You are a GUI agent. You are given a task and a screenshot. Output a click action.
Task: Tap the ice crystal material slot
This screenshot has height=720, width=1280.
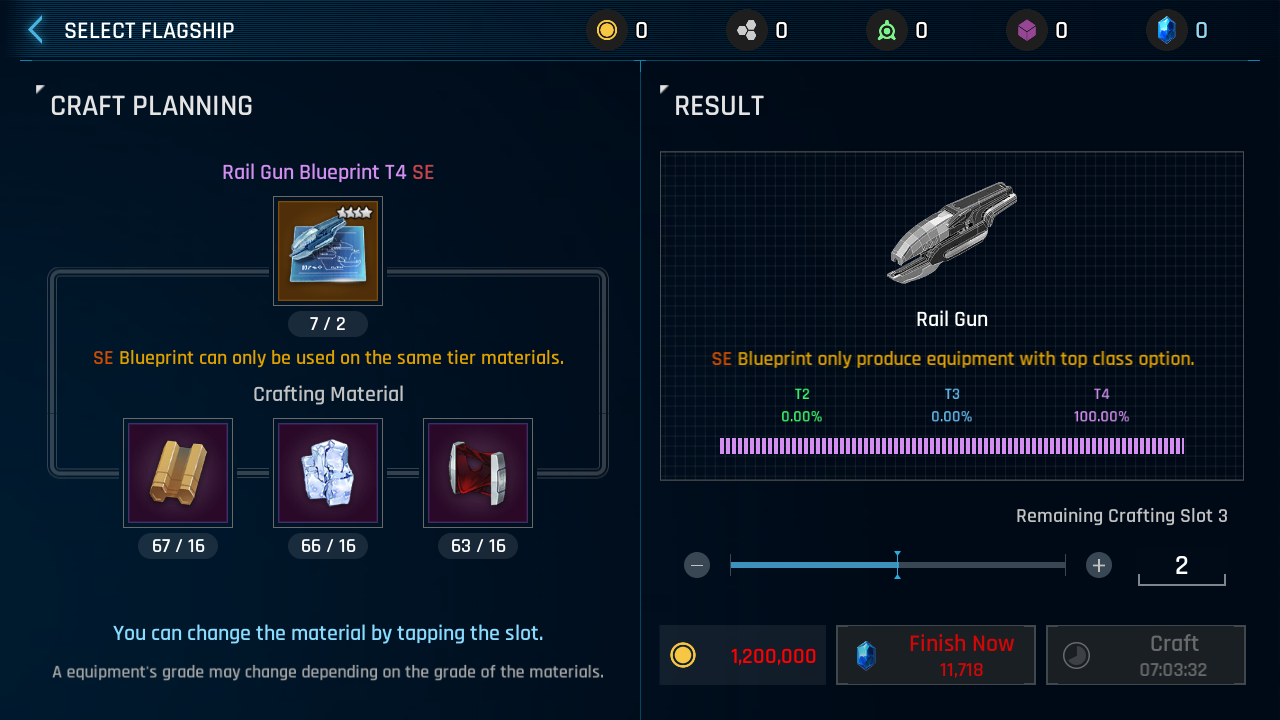click(328, 473)
